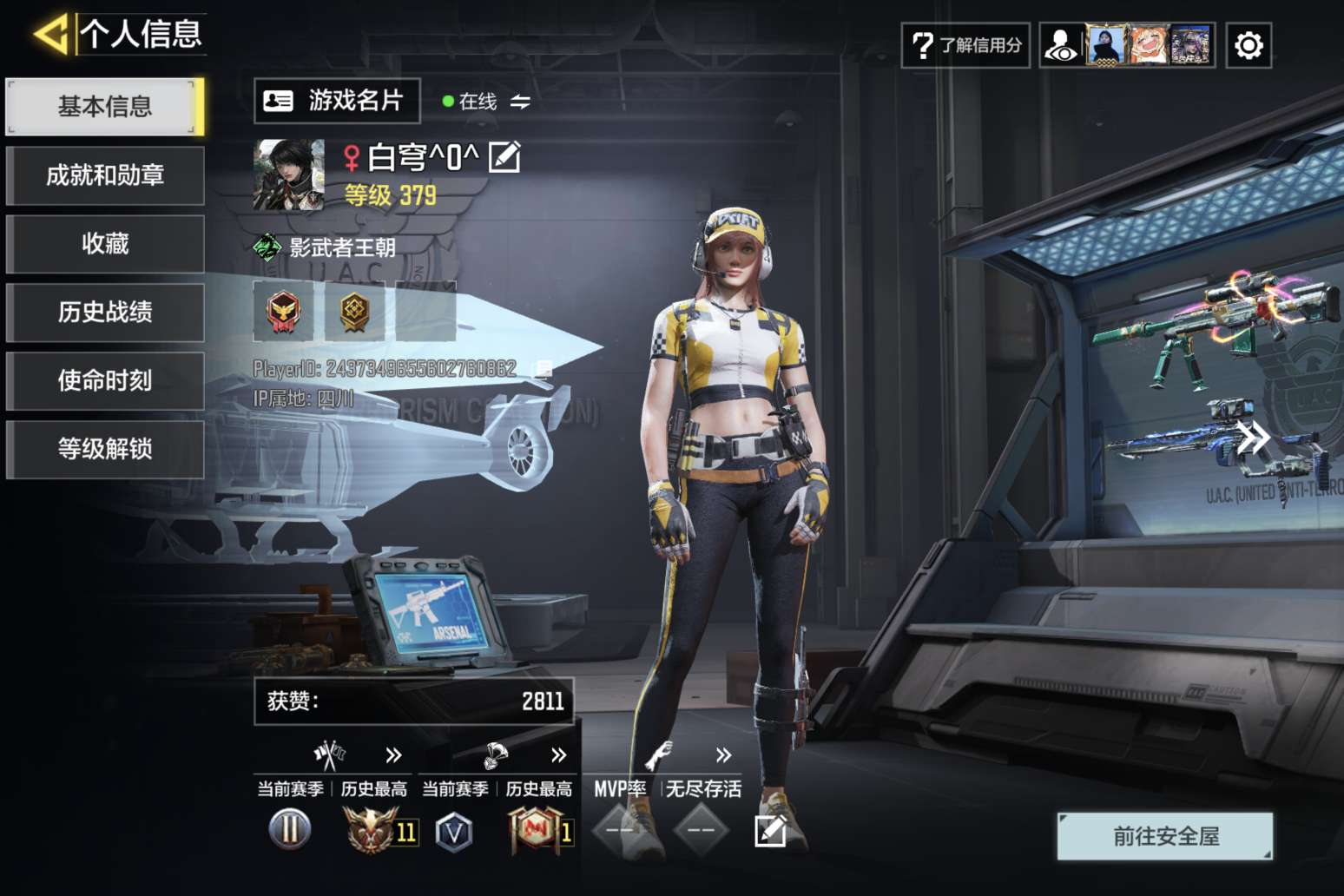
Task: Open the 使命时刻 tab
Action: pyautogui.click(x=104, y=381)
